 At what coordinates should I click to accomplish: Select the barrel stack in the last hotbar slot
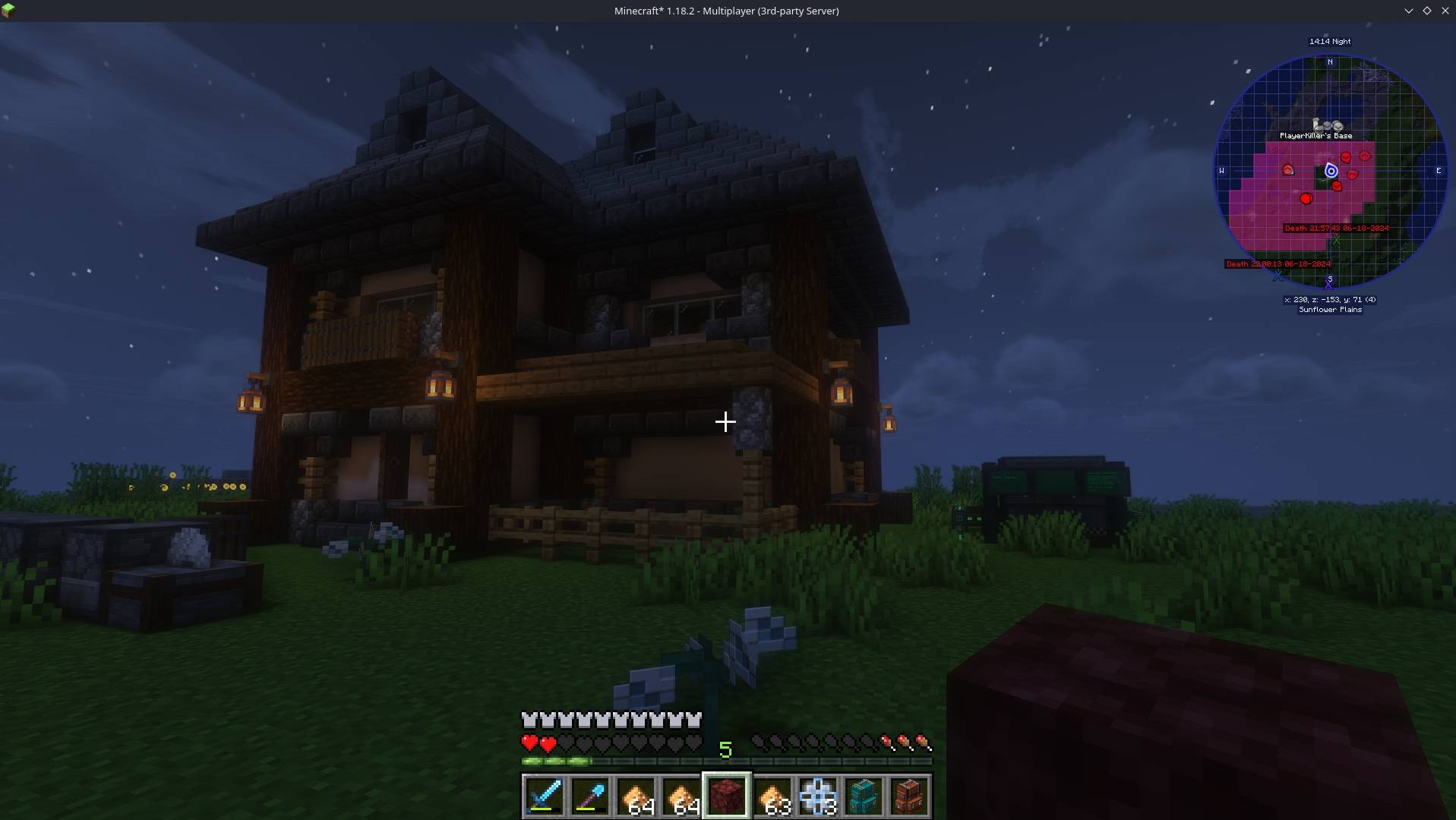pos(910,796)
